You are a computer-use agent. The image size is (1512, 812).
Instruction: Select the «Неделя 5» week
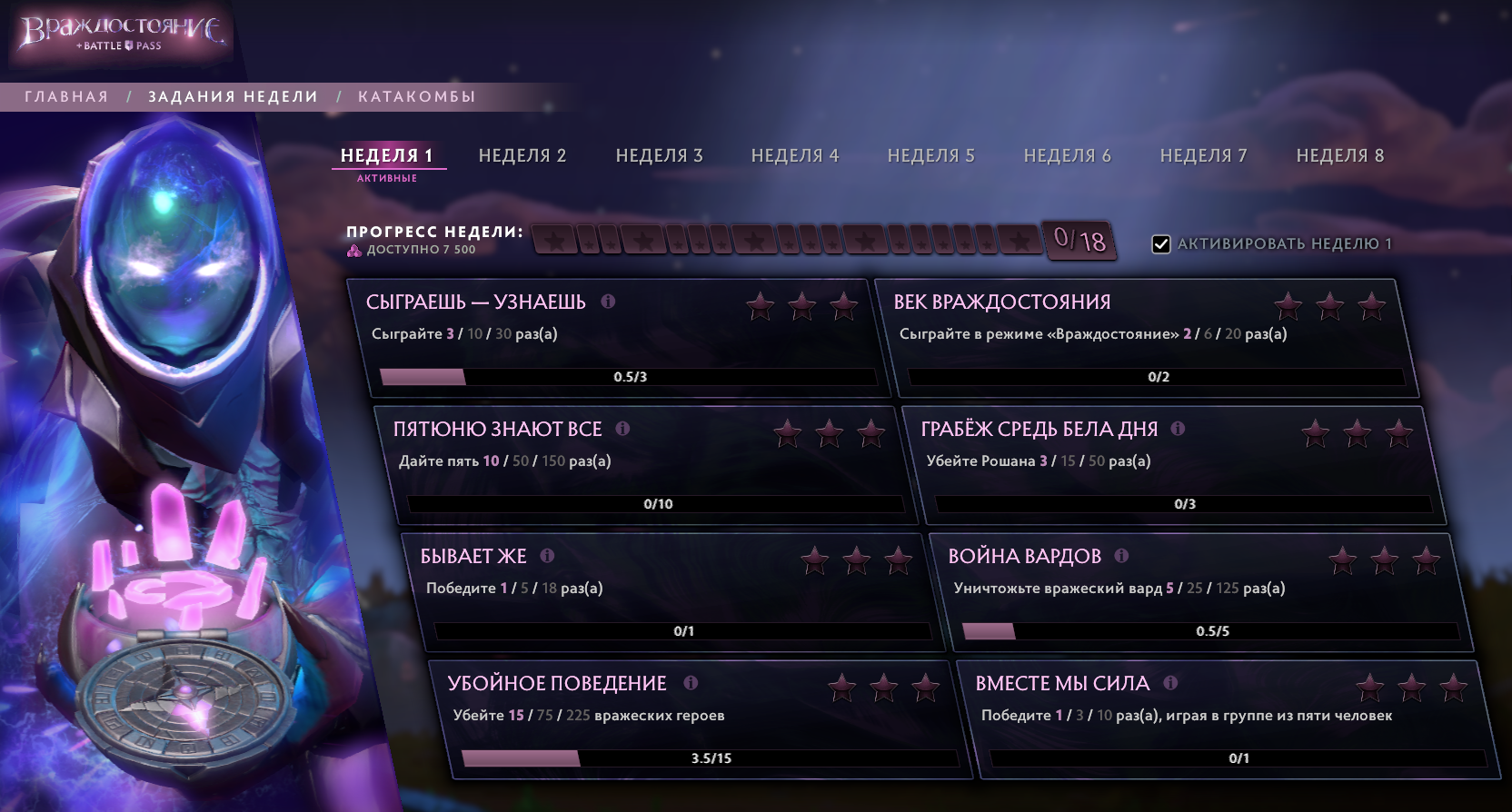pos(930,154)
